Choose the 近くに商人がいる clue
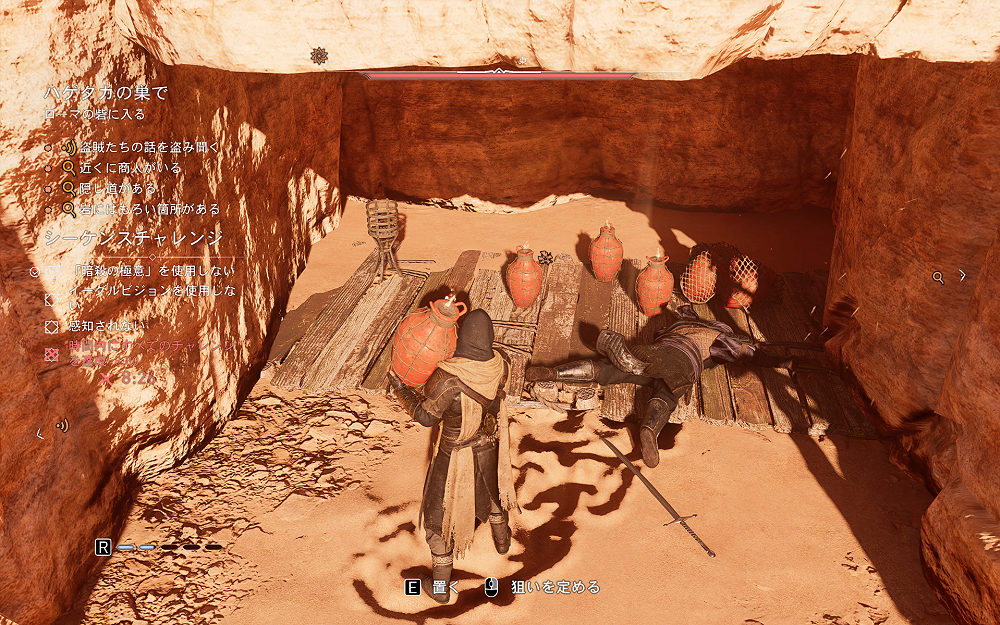 [132, 168]
